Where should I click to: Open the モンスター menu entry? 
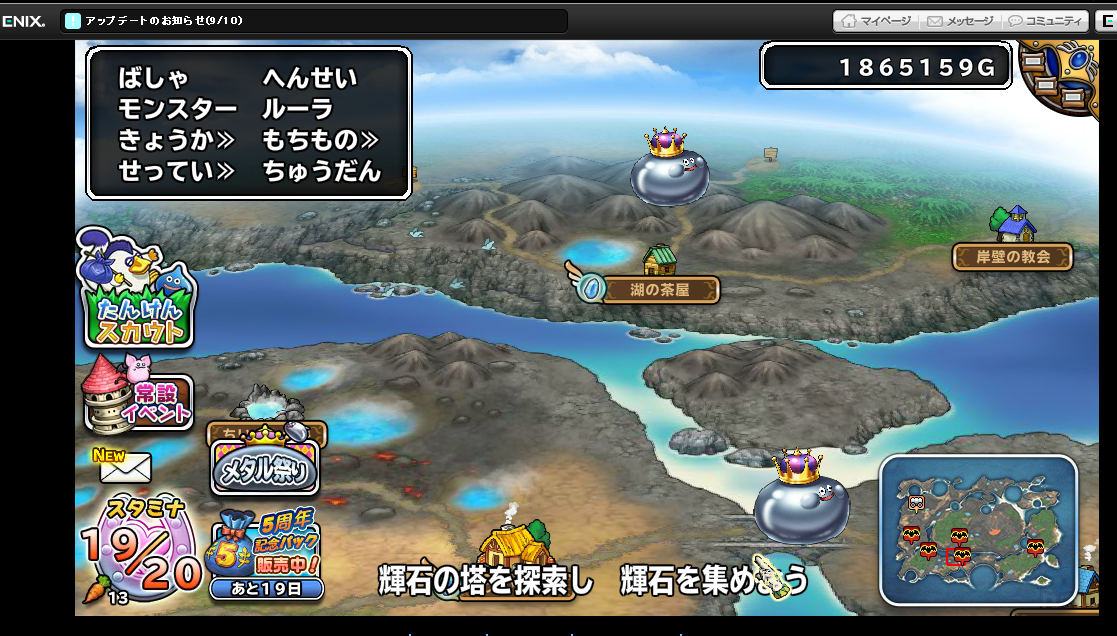[177, 109]
